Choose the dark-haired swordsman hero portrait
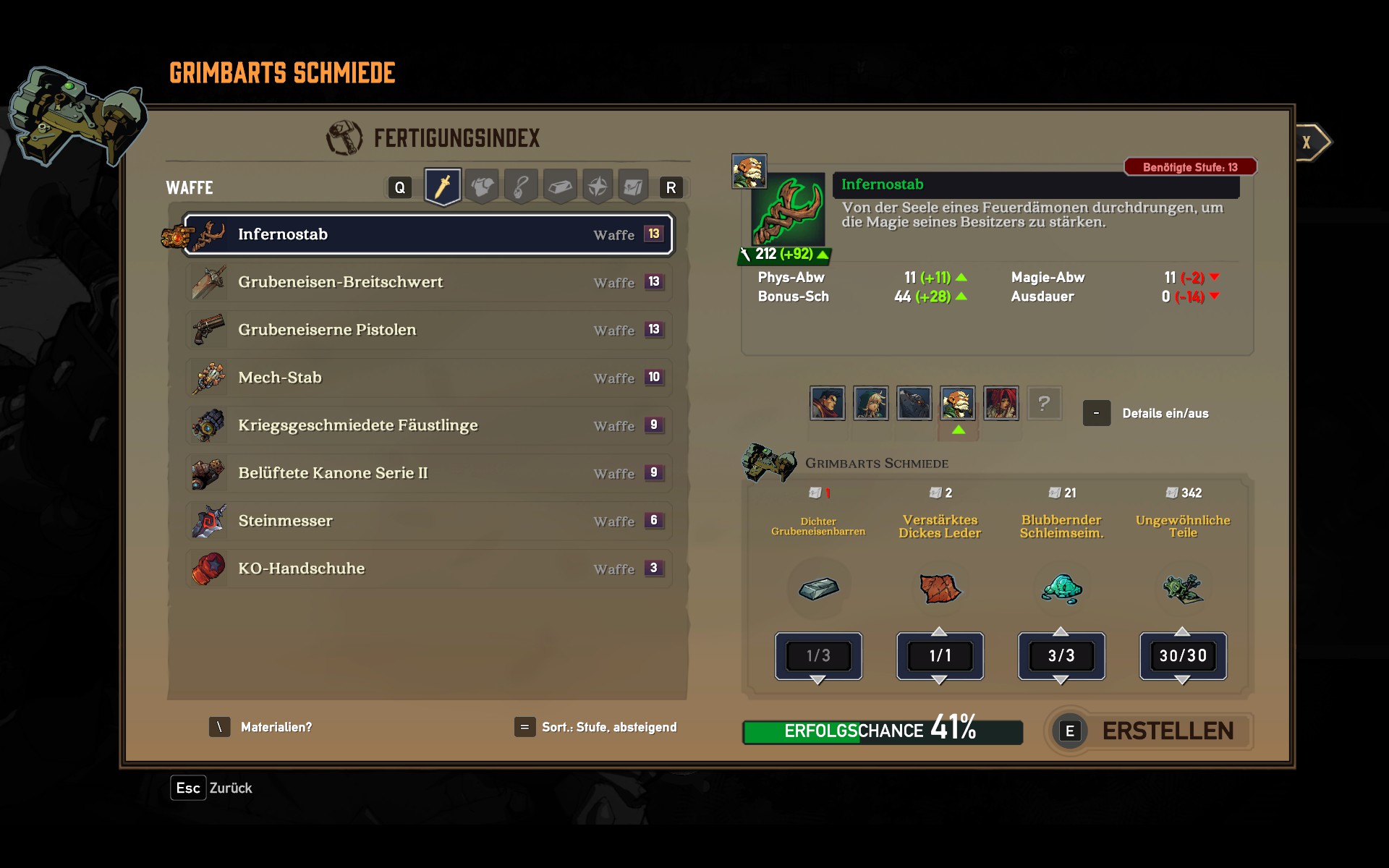Image resolution: width=1389 pixels, height=868 pixels. (x=828, y=403)
